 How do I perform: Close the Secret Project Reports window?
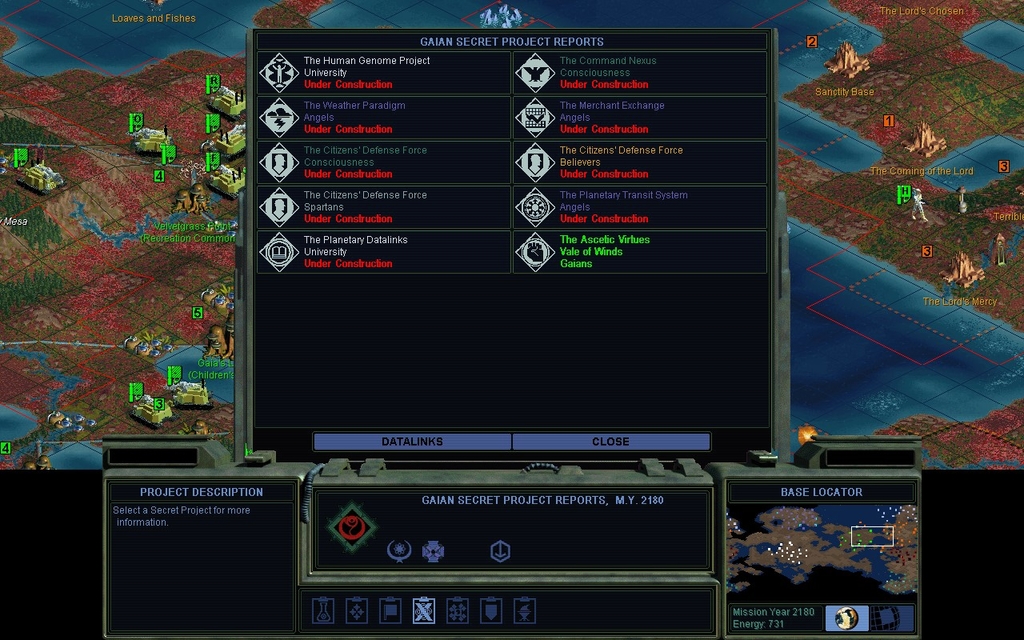point(610,441)
